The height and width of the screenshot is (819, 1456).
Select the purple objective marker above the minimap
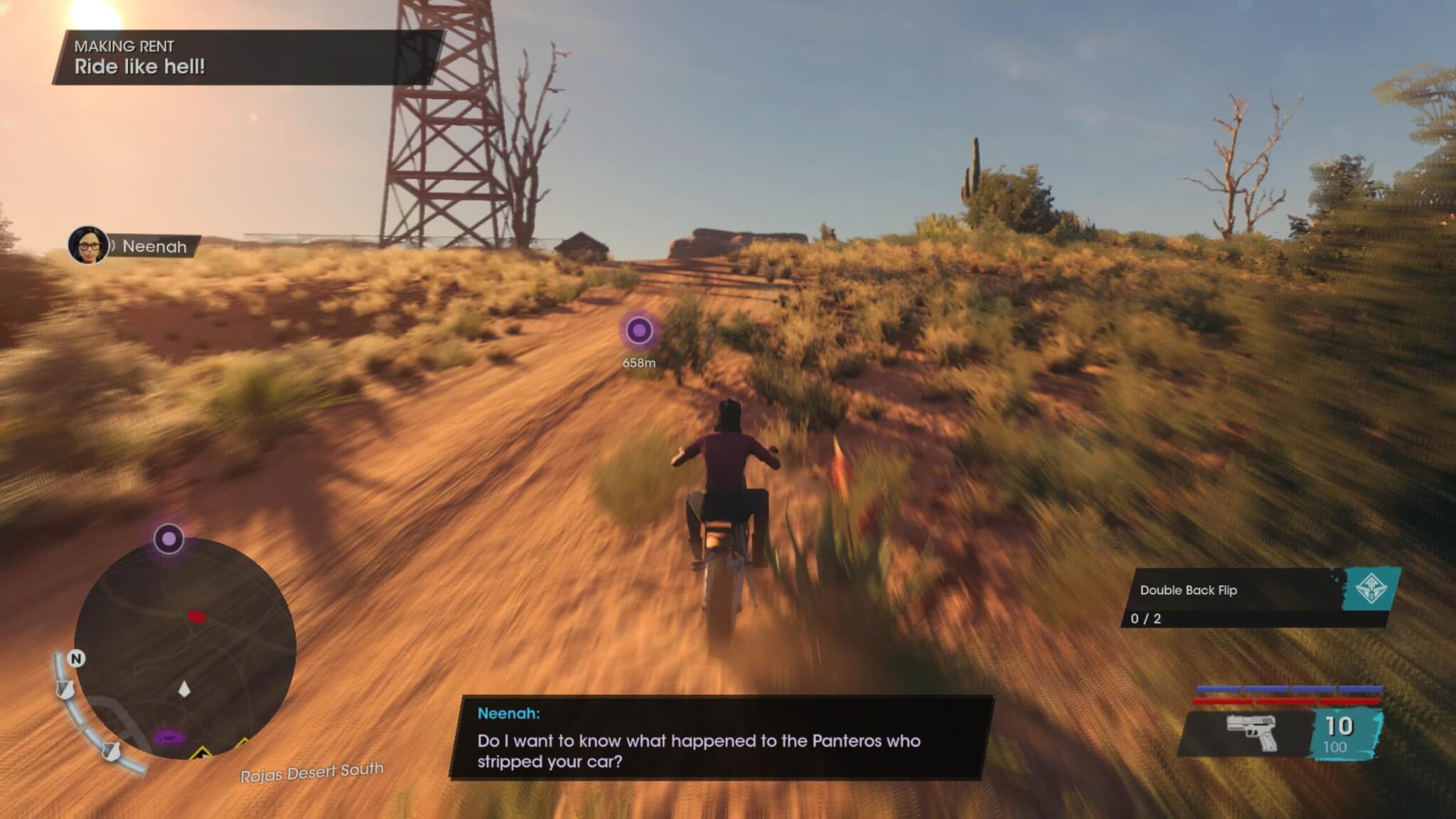168,539
